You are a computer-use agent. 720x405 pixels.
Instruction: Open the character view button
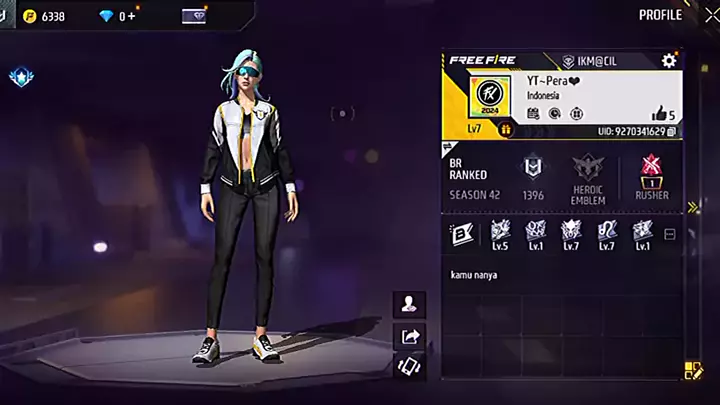[x=409, y=304]
